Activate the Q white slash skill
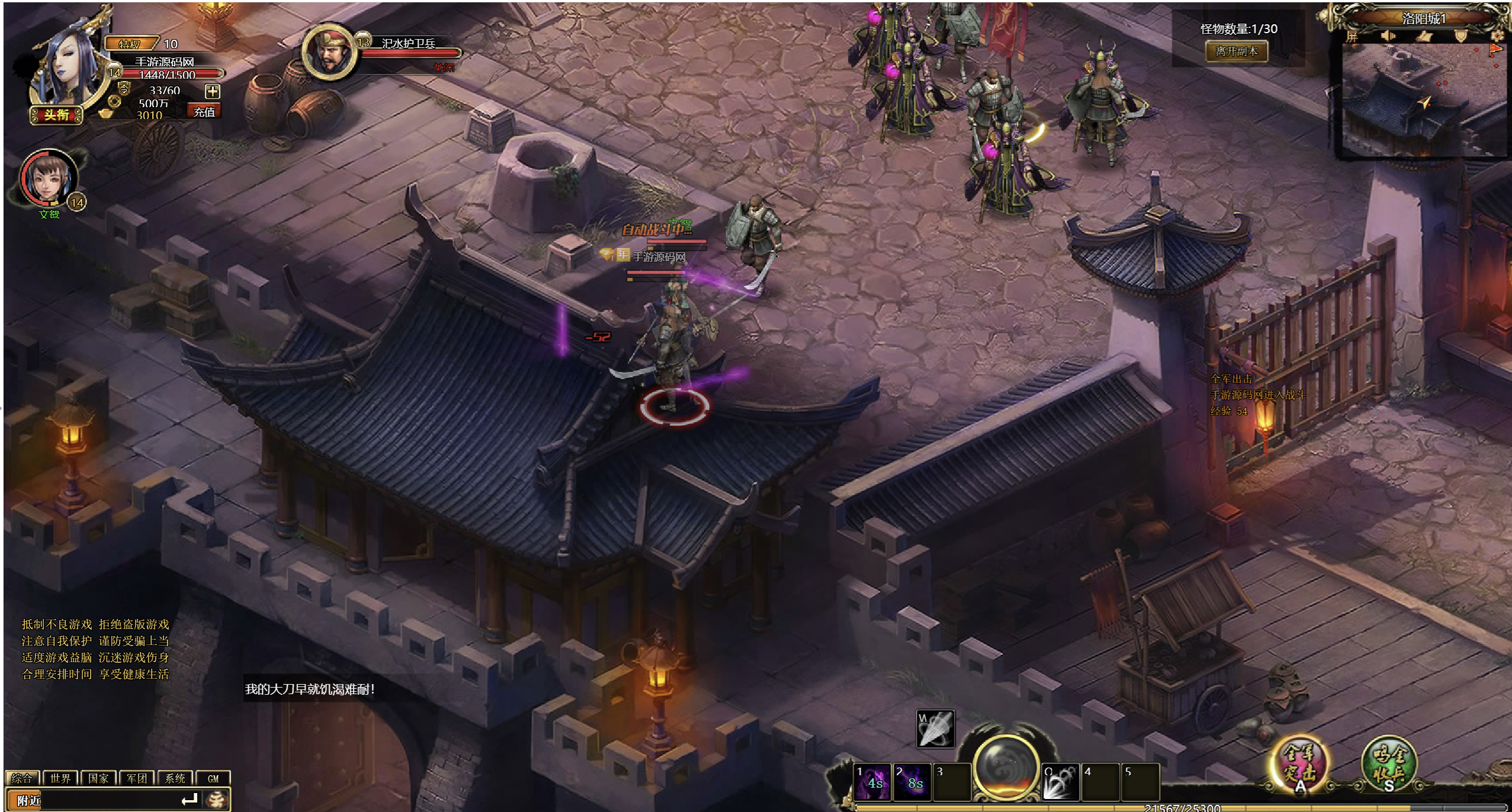Image resolution: width=1512 pixels, height=812 pixels. pos(1060,782)
